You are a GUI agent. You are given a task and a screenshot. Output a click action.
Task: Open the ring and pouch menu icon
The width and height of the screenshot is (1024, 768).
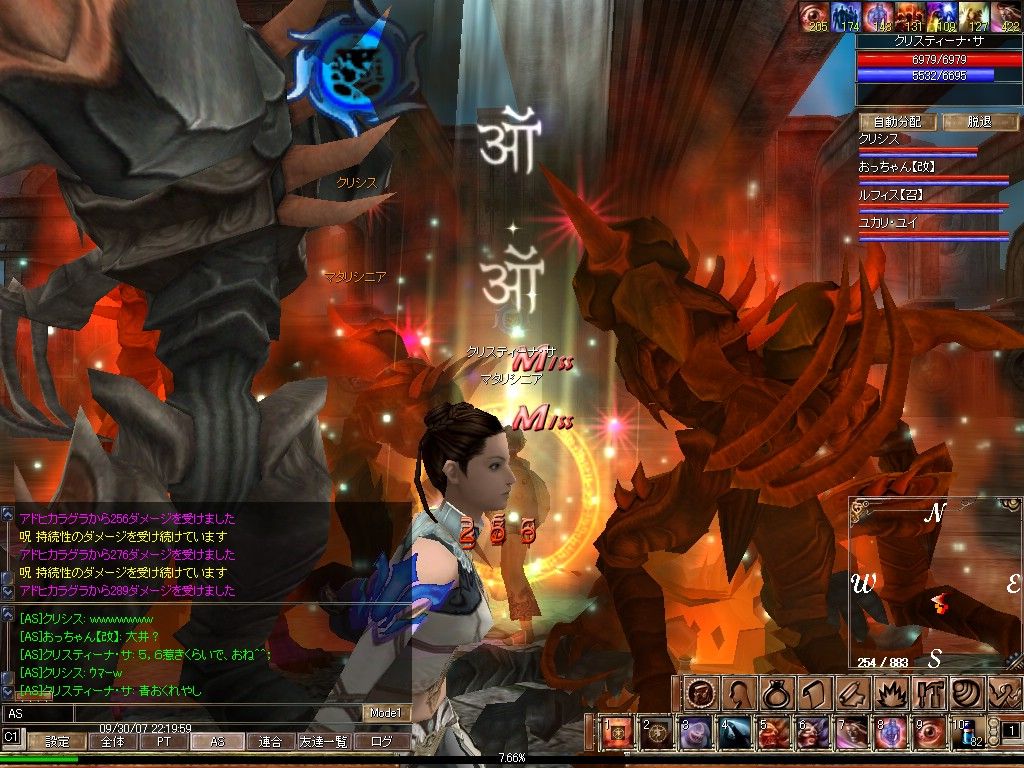(x=773, y=693)
